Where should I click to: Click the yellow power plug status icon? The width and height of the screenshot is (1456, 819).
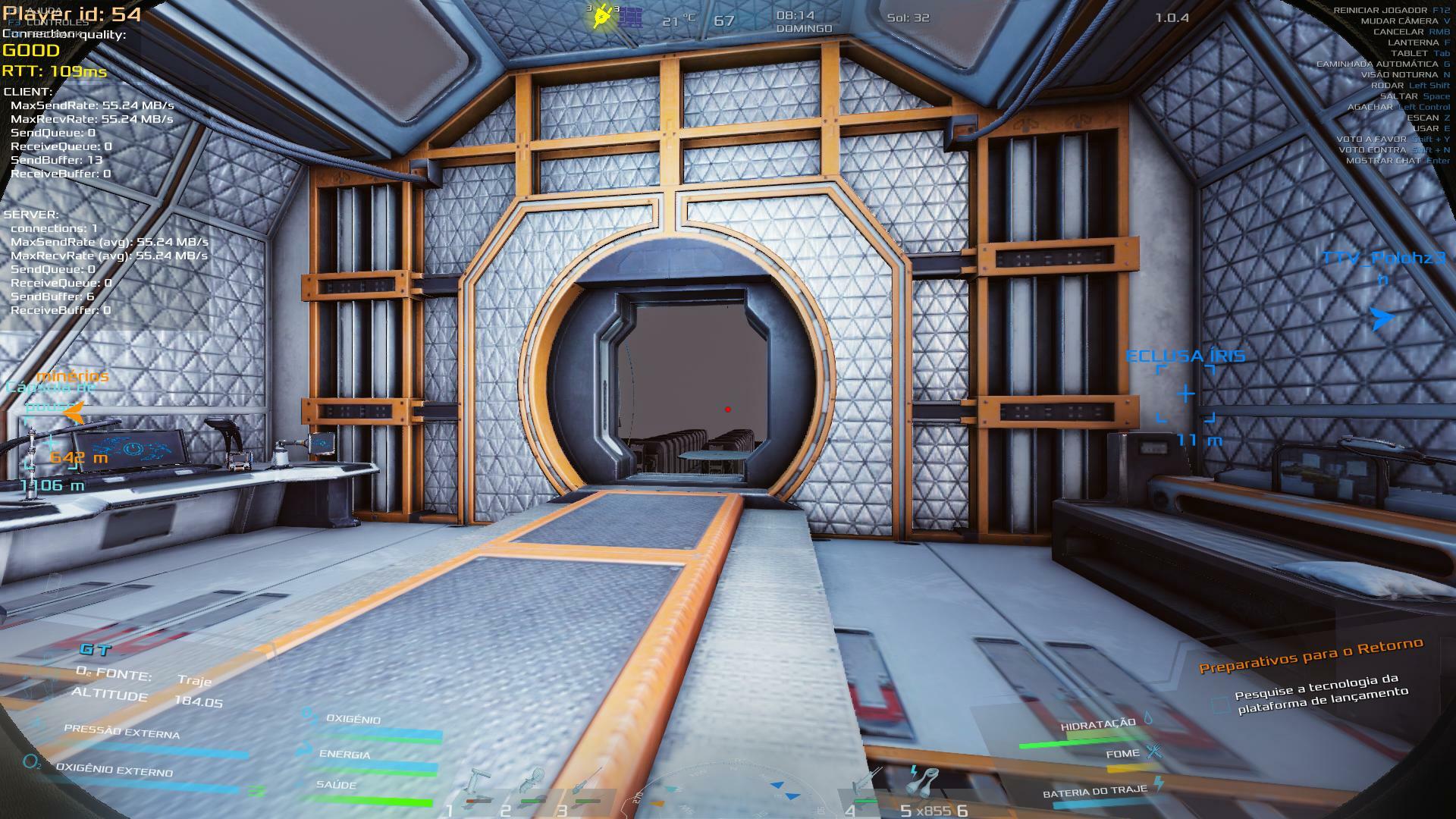coord(602,17)
